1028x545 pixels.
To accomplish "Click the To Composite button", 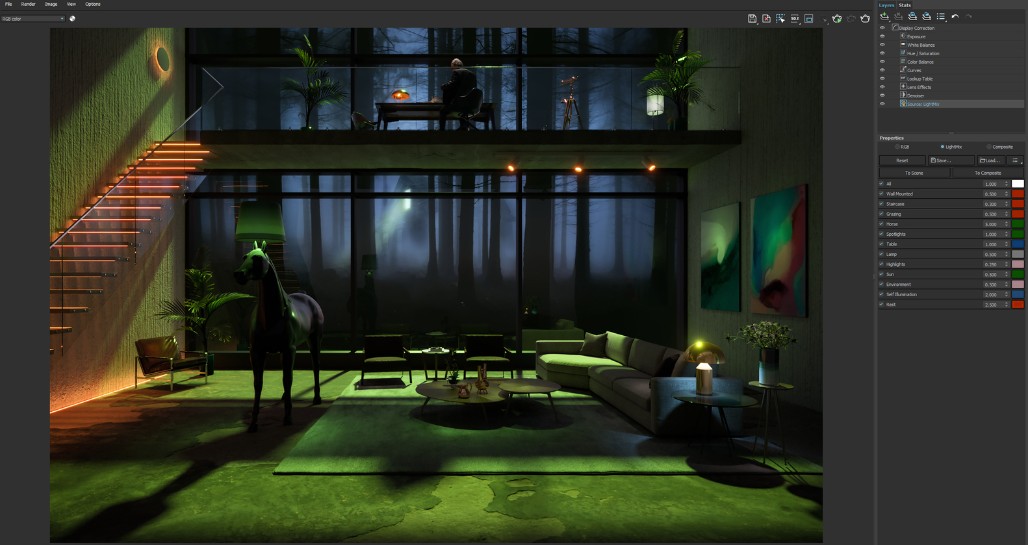I will [x=989, y=173].
